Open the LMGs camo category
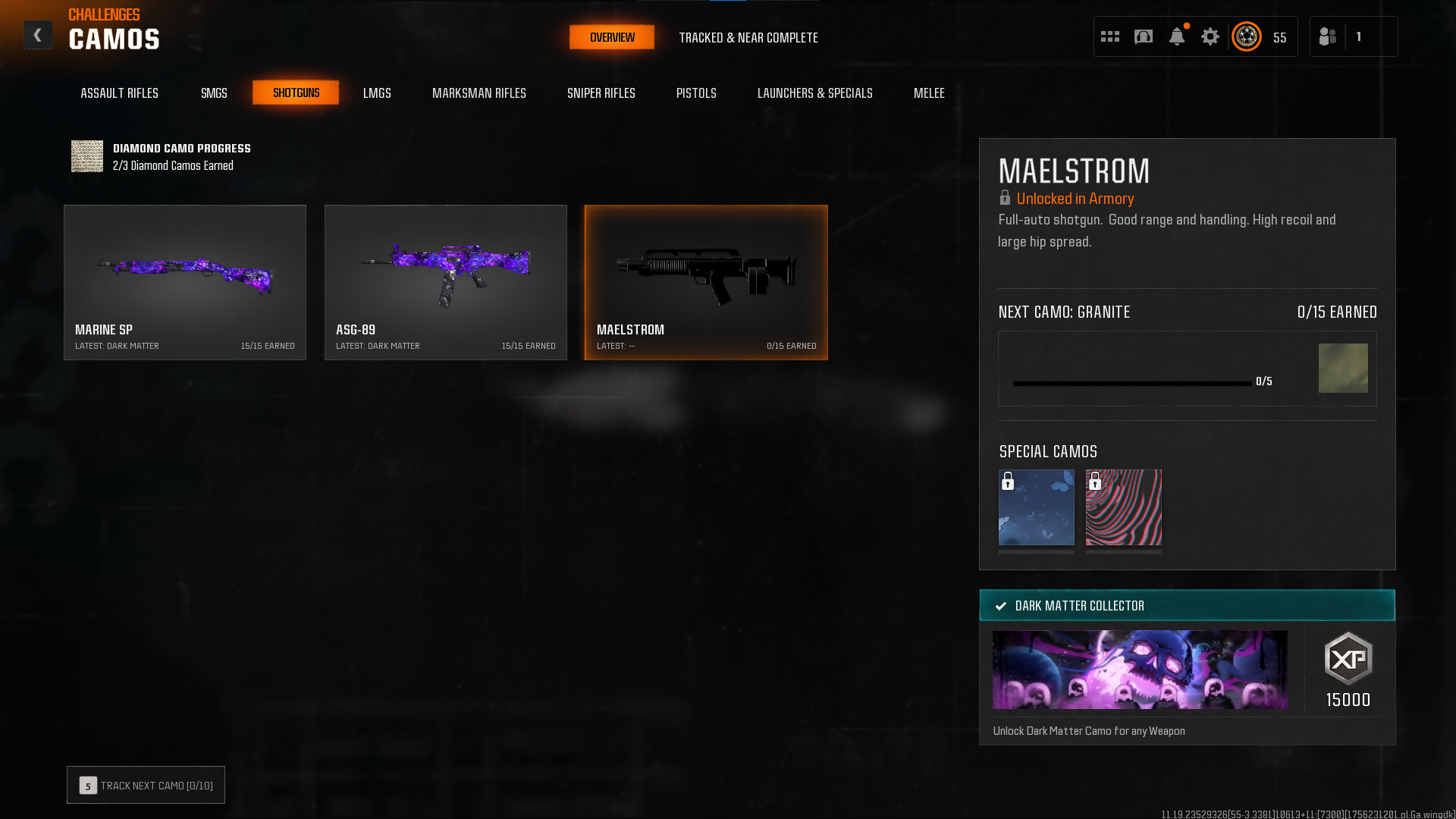 tap(377, 93)
